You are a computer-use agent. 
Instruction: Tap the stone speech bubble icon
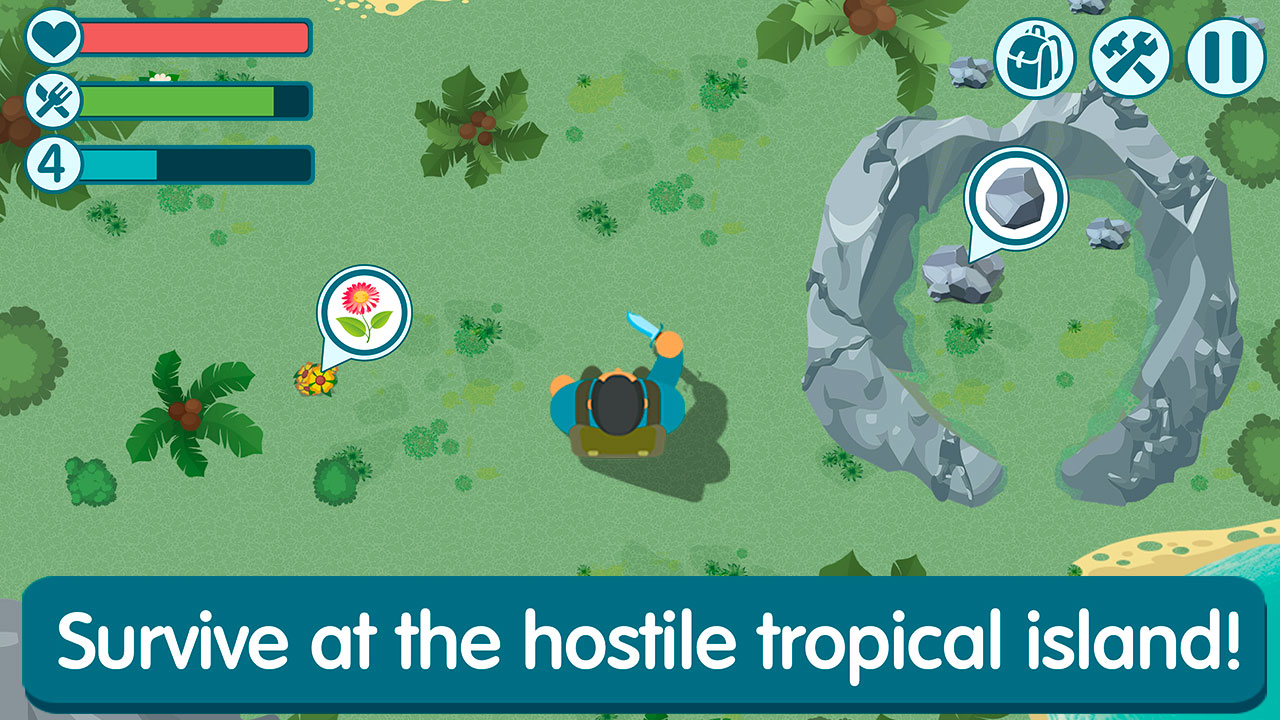point(1016,199)
